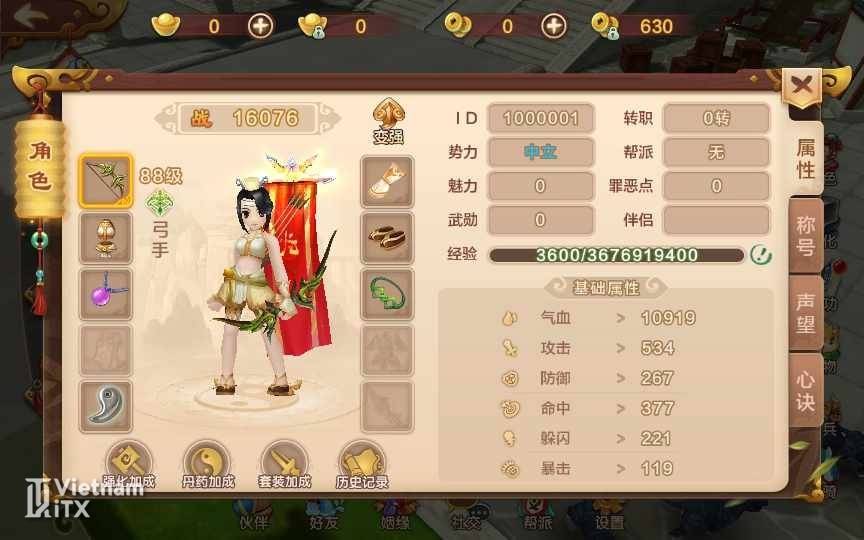The width and height of the screenshot is (864, 540).
Task: Close the character panel with the X
Action: (801, 86)
